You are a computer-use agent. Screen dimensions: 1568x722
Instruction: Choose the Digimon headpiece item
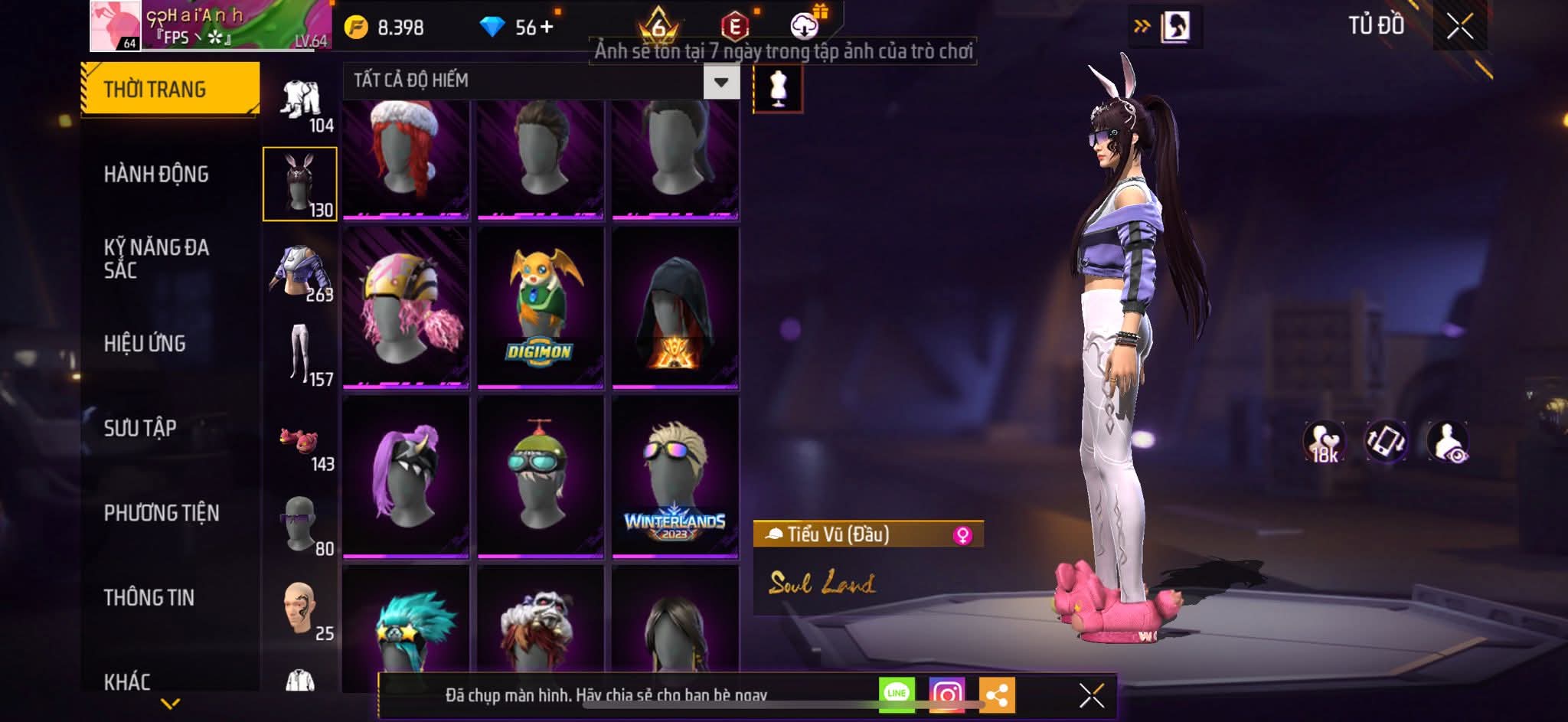(540, 306)
